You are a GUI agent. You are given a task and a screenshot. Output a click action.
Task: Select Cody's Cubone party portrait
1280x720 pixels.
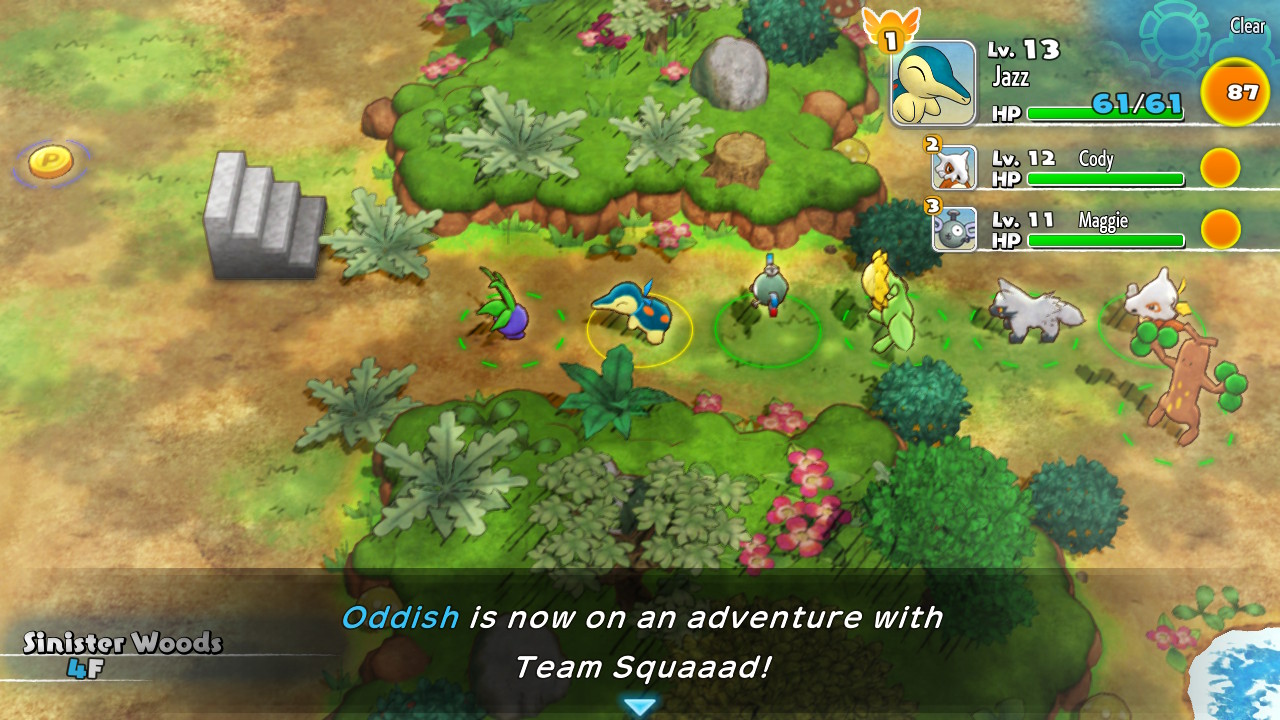[954, 168]
